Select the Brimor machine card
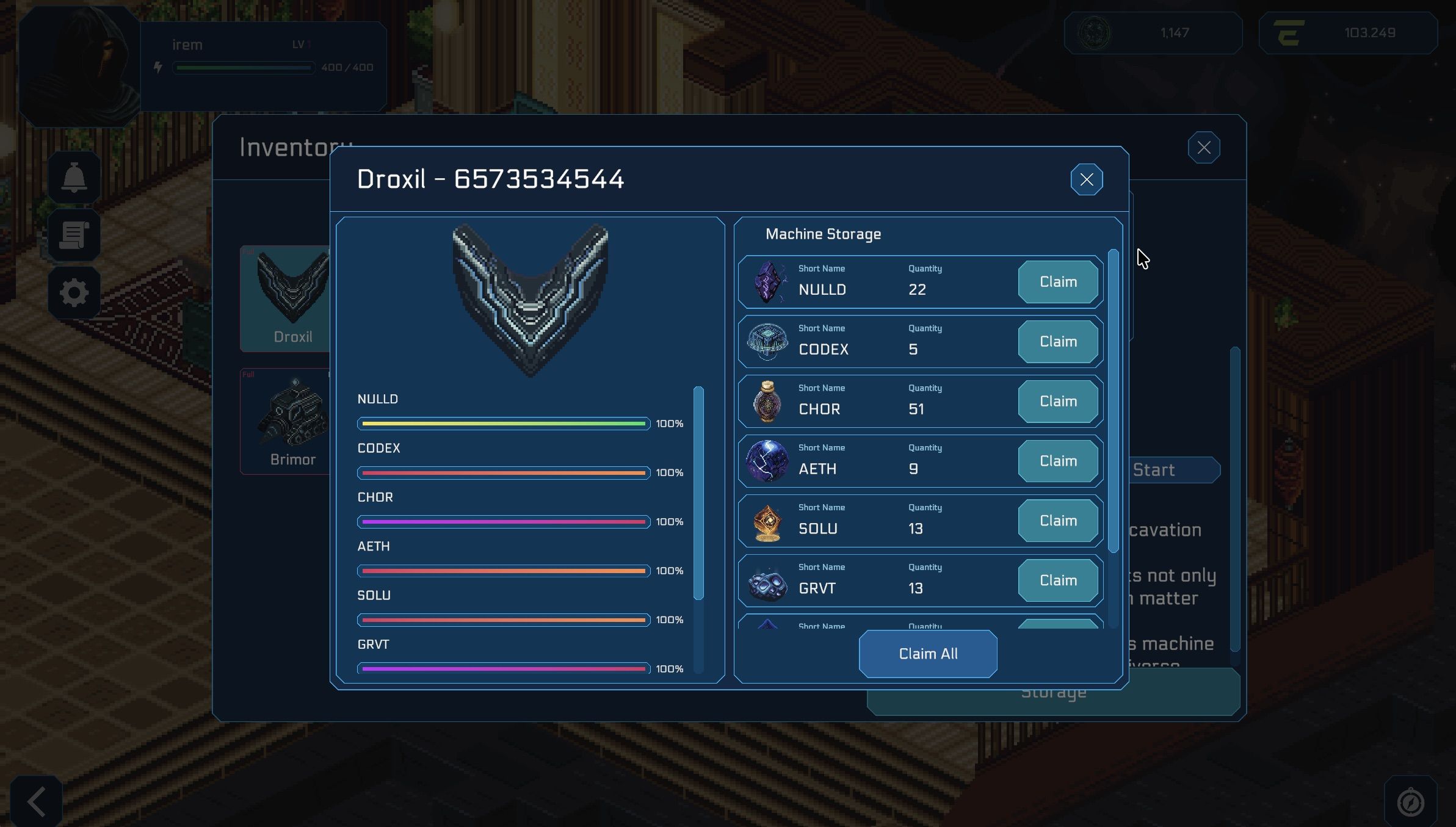1456x827 pixels. (x=286, y=421)
